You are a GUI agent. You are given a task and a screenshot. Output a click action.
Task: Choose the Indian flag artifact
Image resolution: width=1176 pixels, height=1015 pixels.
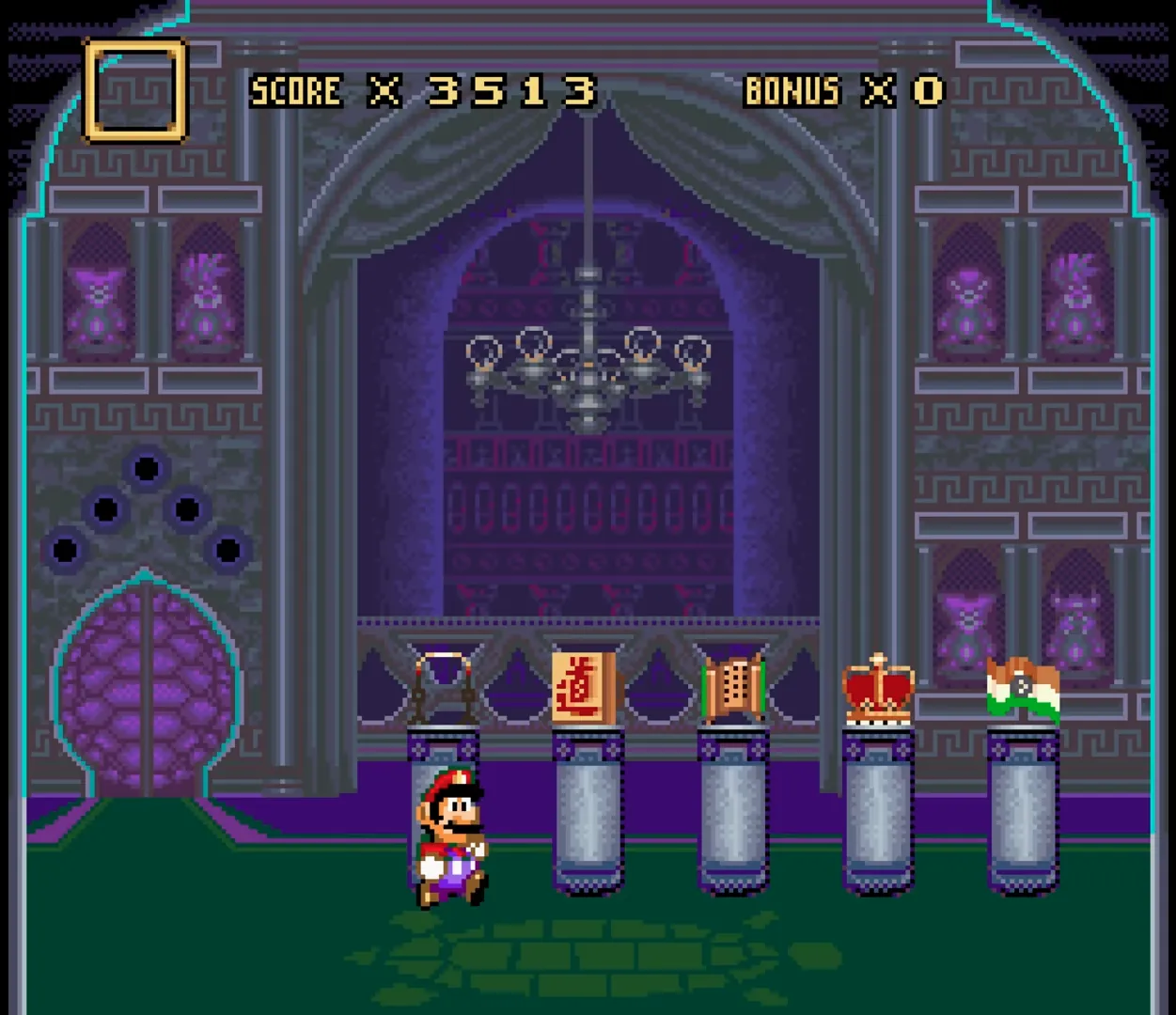[1023, 691]
